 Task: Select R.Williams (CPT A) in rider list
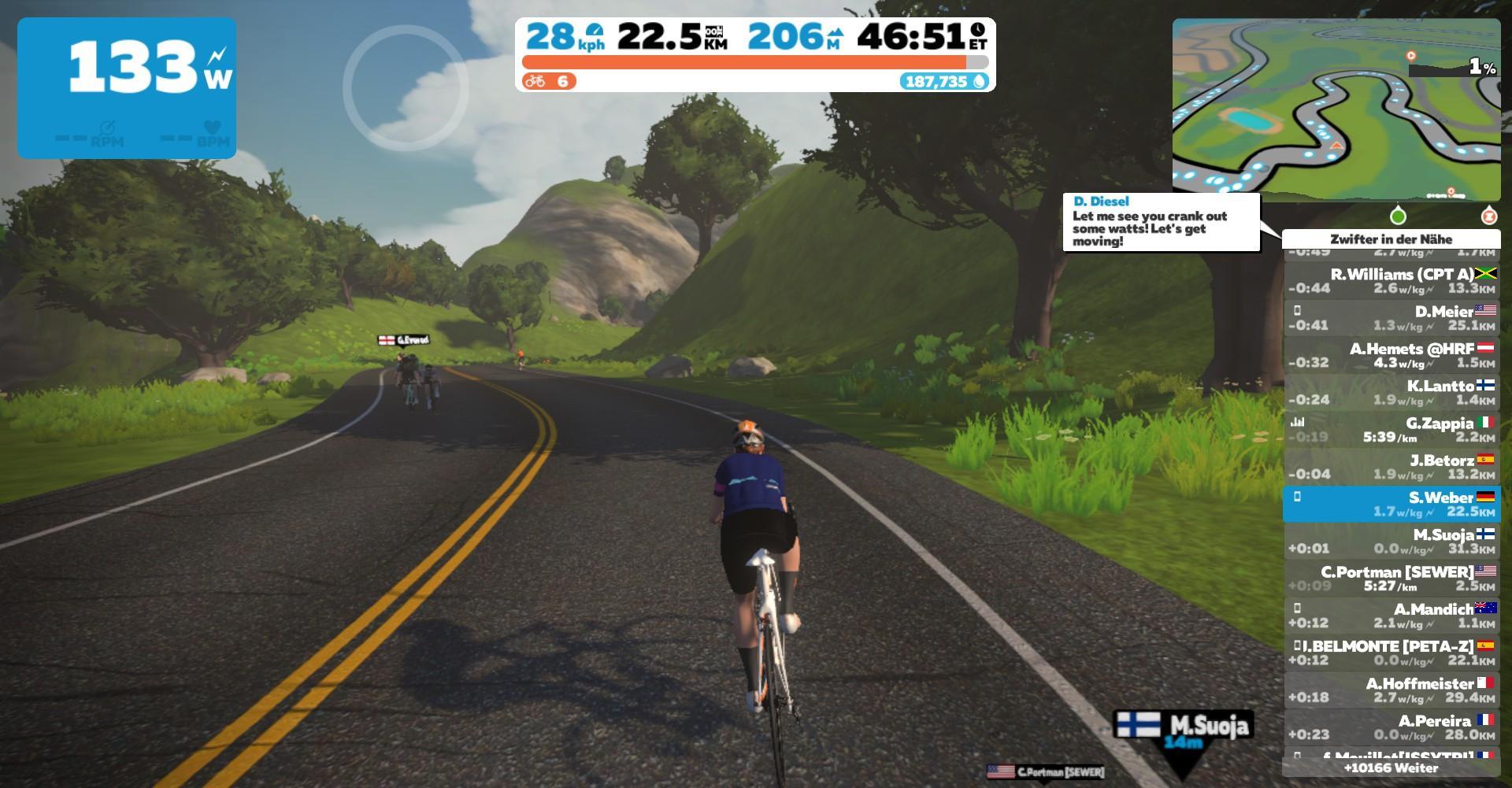[1391, 281]
